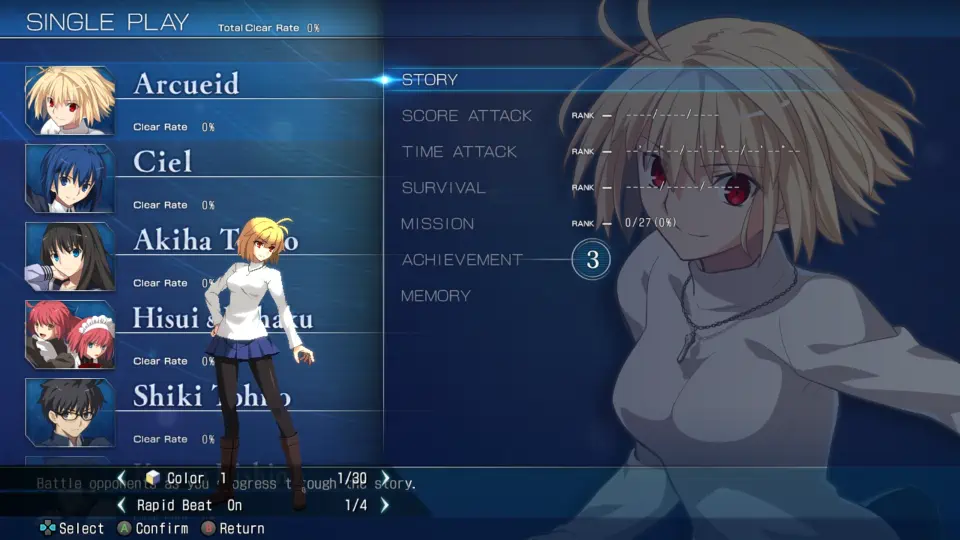Click Arcueid's portrait thumbnail
Viewport: 960px width, 540px height.
pyautogui.click(x=69, y=100)
